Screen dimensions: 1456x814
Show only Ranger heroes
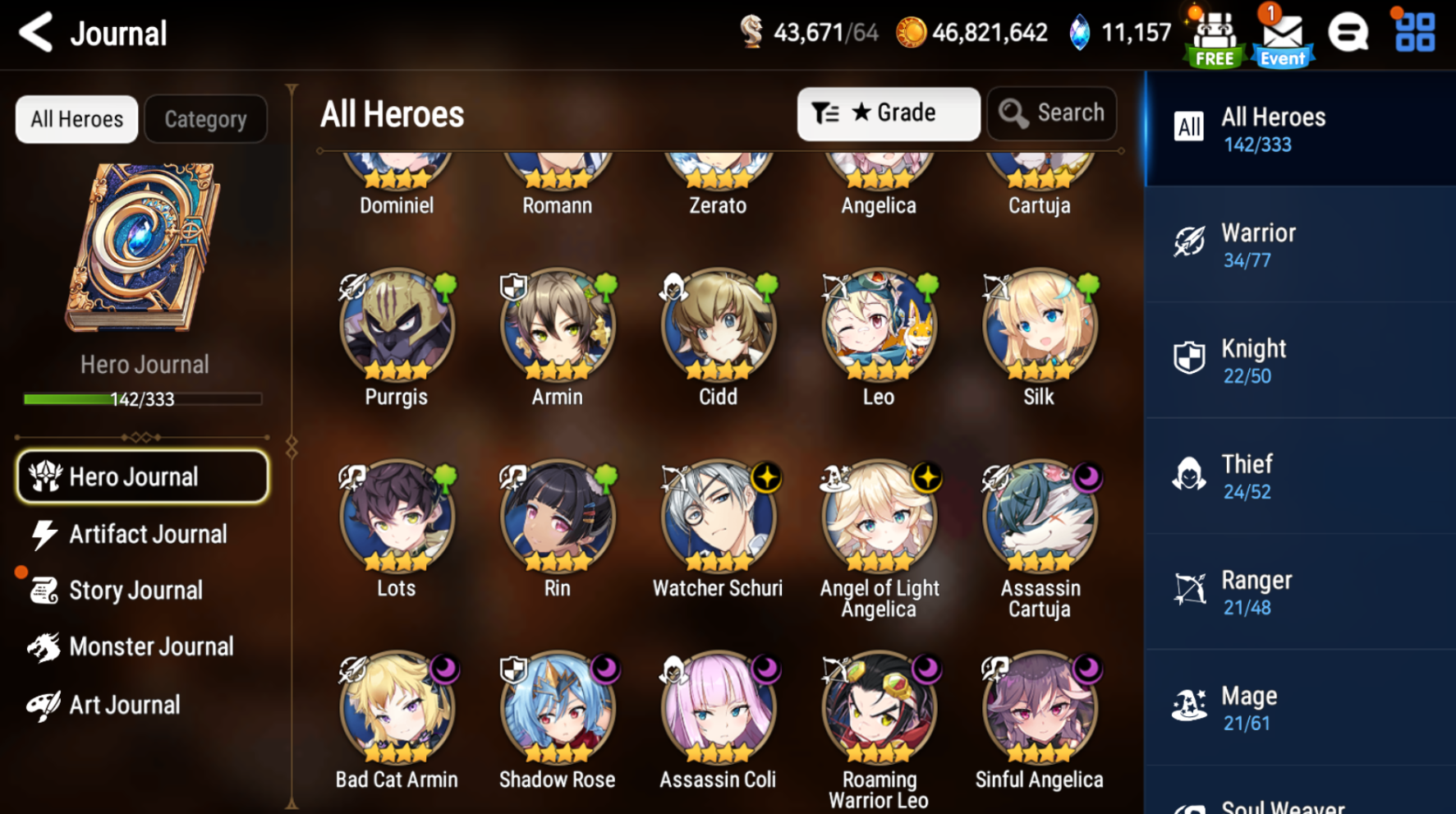click(1299, 592)
